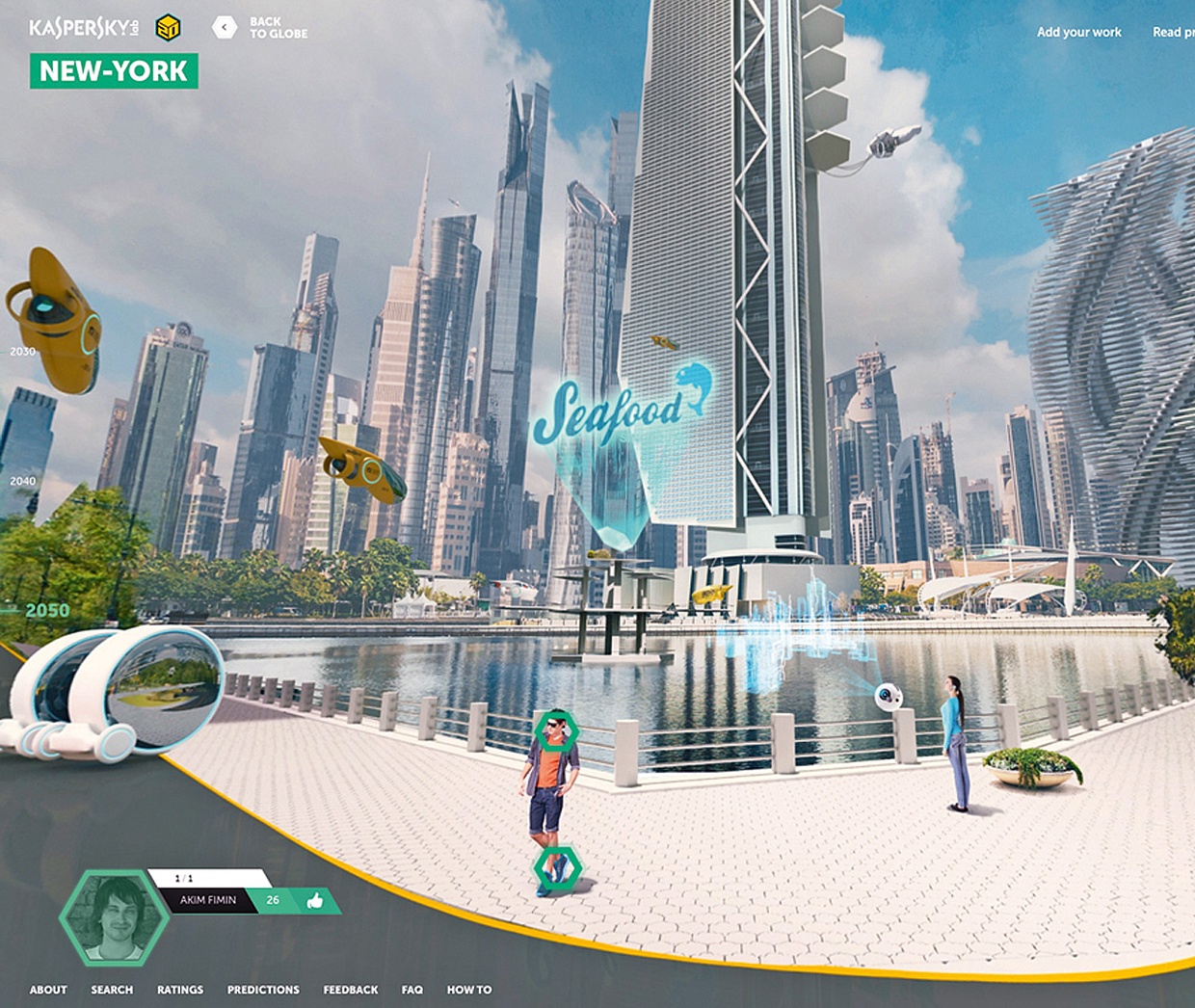Show the Ratings page
1195x1008 pixels.
pos(180,990)
